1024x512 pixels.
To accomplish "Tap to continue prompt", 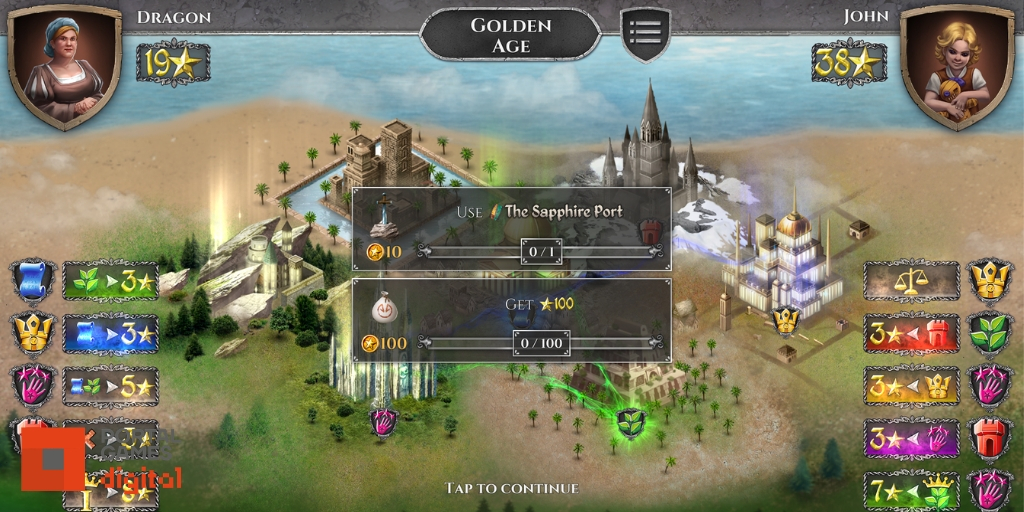I will [511, 488].
